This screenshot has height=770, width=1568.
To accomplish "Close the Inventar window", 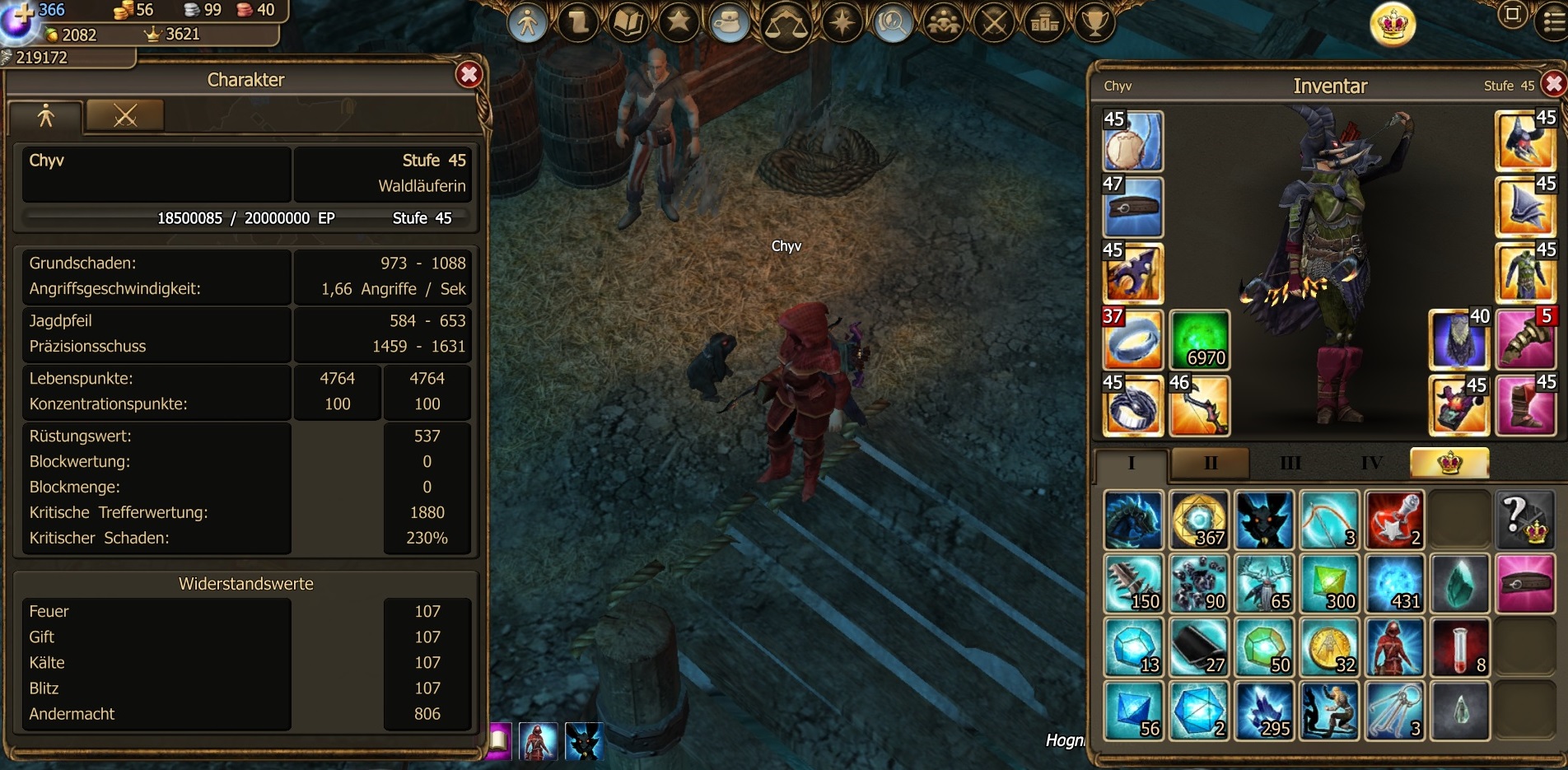I will pos(1553,84).
